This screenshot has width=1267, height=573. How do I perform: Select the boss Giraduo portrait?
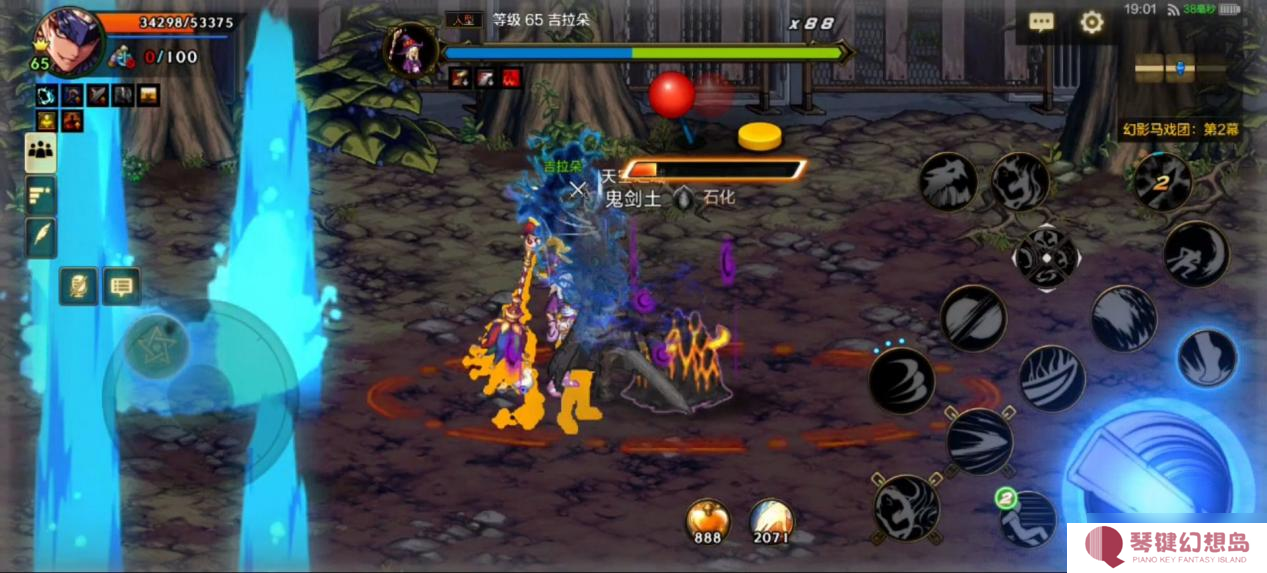[x=411, y=51]
